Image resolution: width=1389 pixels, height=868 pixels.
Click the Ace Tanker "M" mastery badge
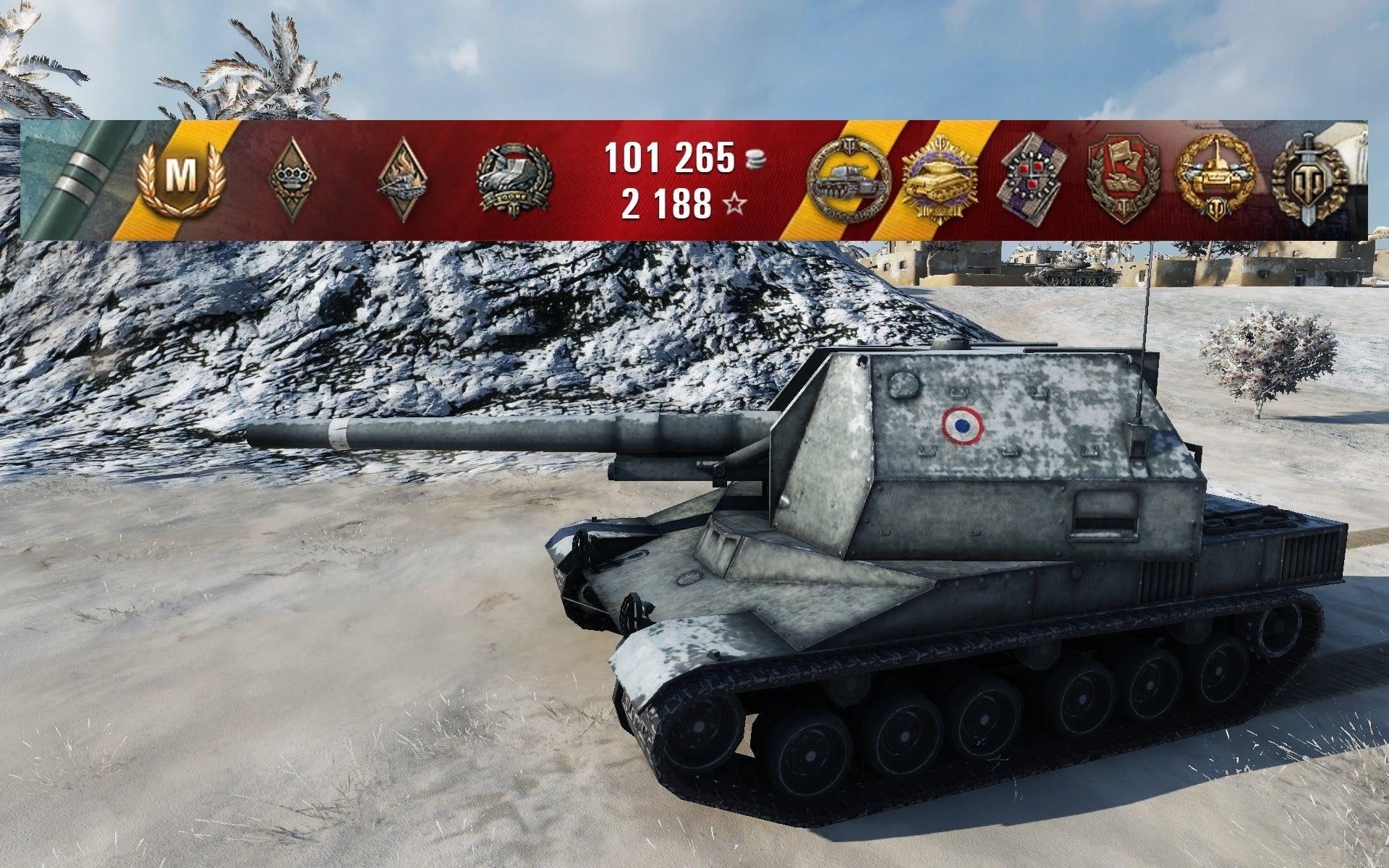click(x=181, y=175)
